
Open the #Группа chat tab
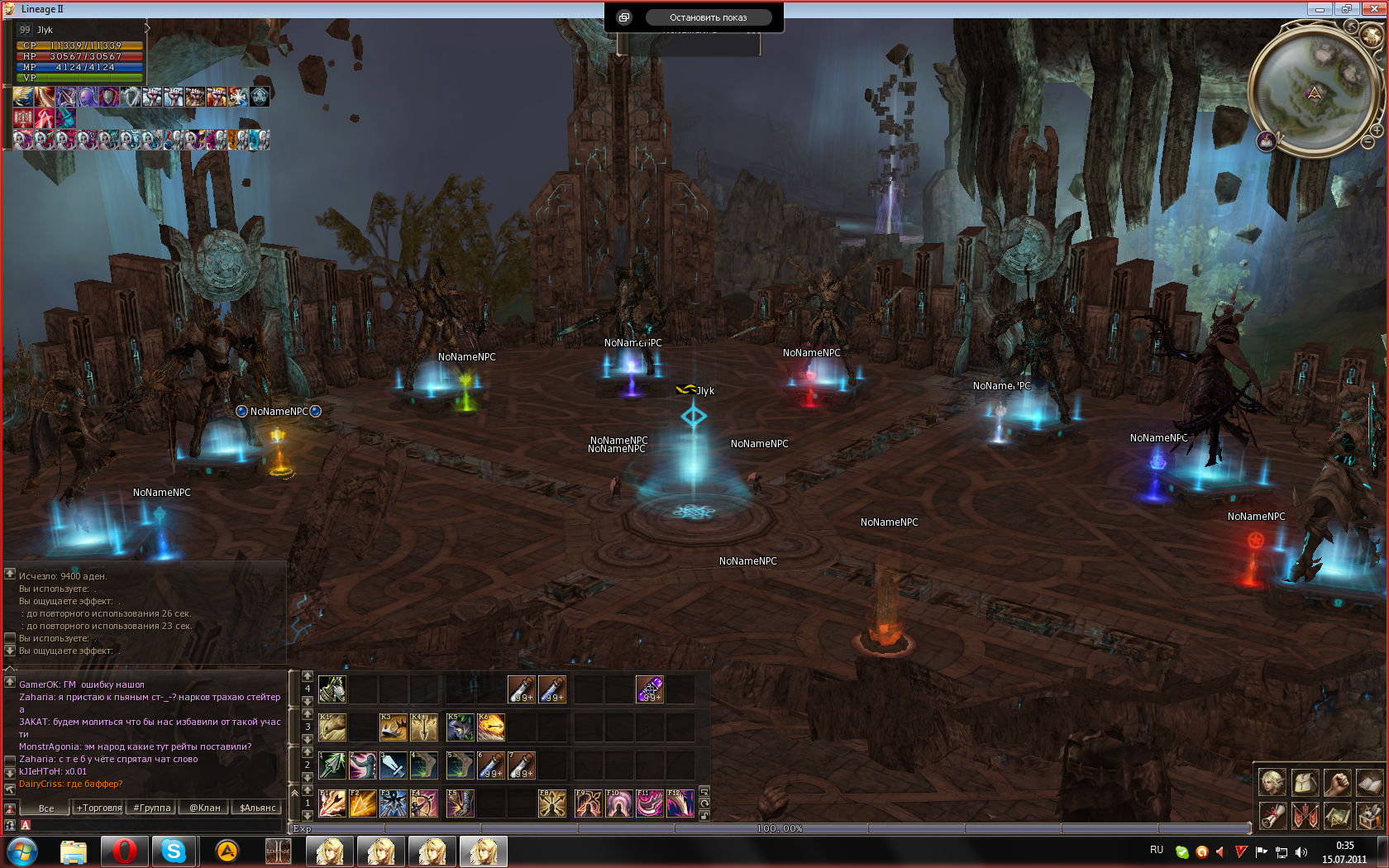point(151,808)
